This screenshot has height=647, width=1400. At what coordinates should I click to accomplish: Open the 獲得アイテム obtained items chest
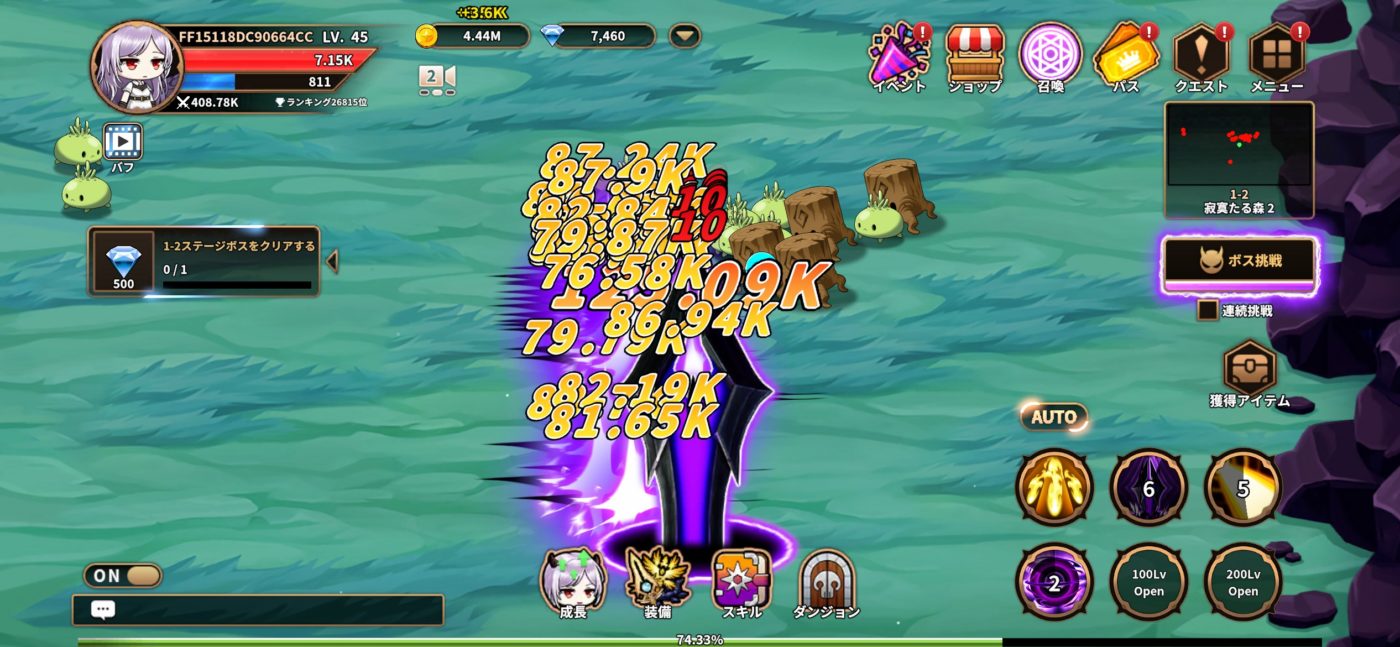coord(1249,370)
